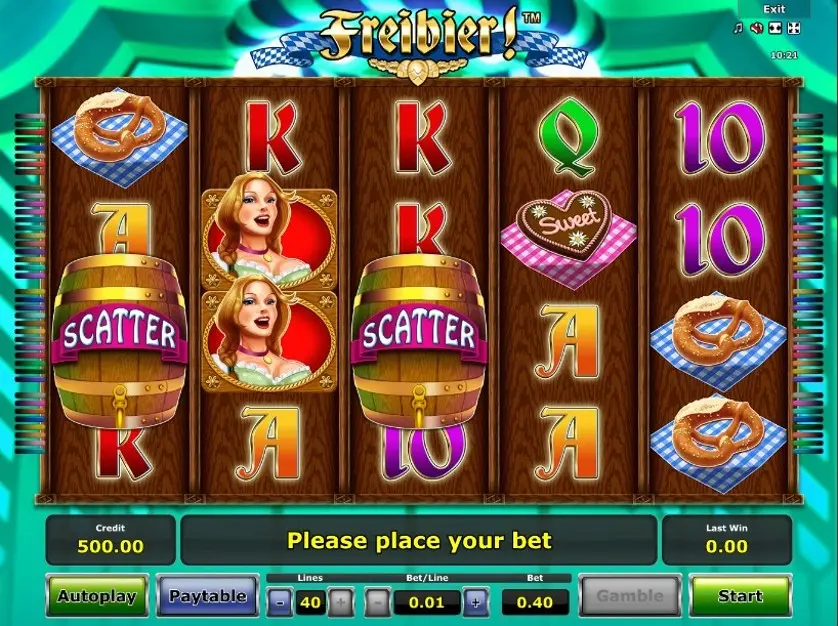Toggle the music note icon
Viewport: 838px width, 626px height.
click(x=739, y=28)
